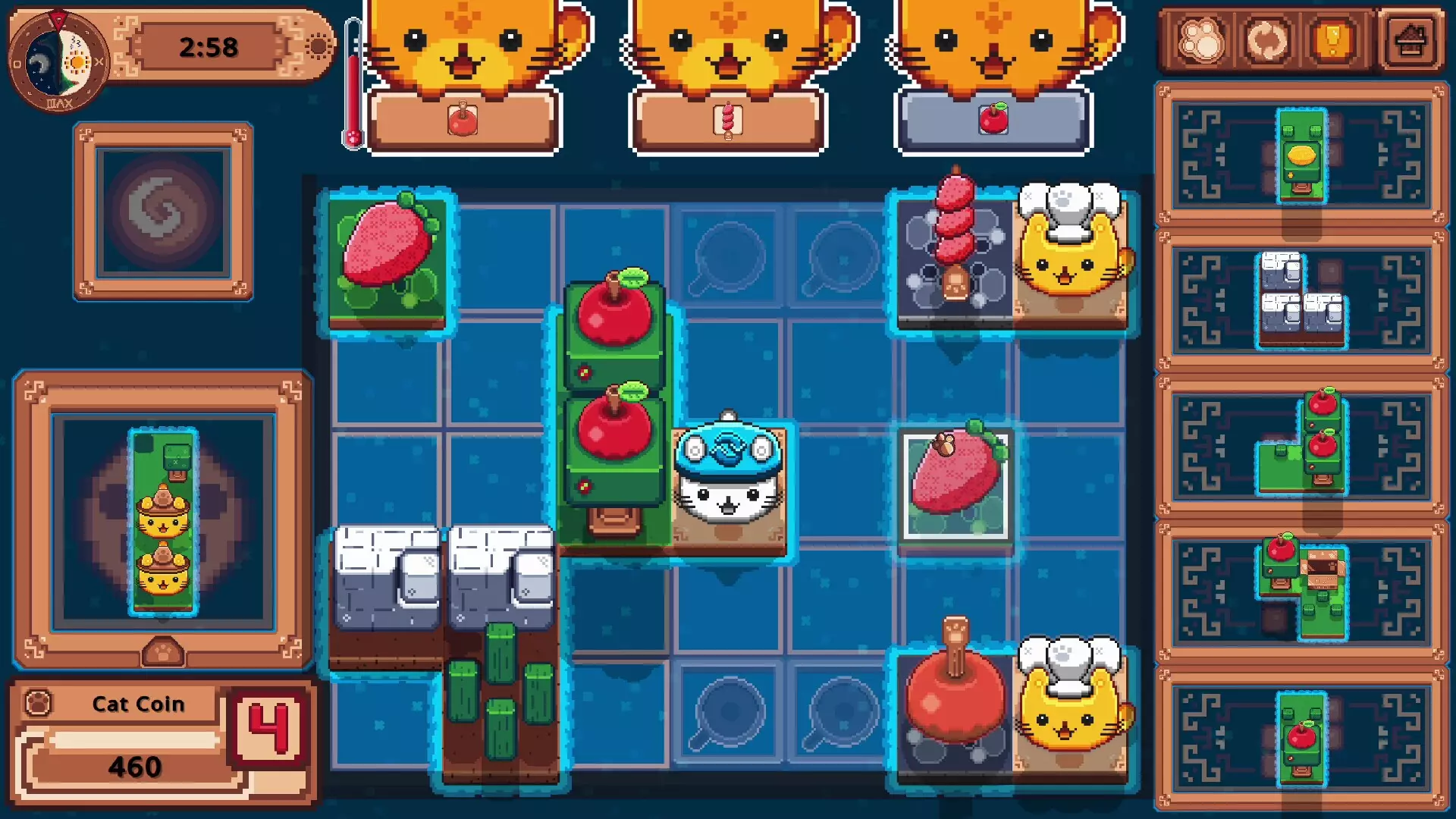Click the Cat Coin counter showing 460

pos(136,766)
